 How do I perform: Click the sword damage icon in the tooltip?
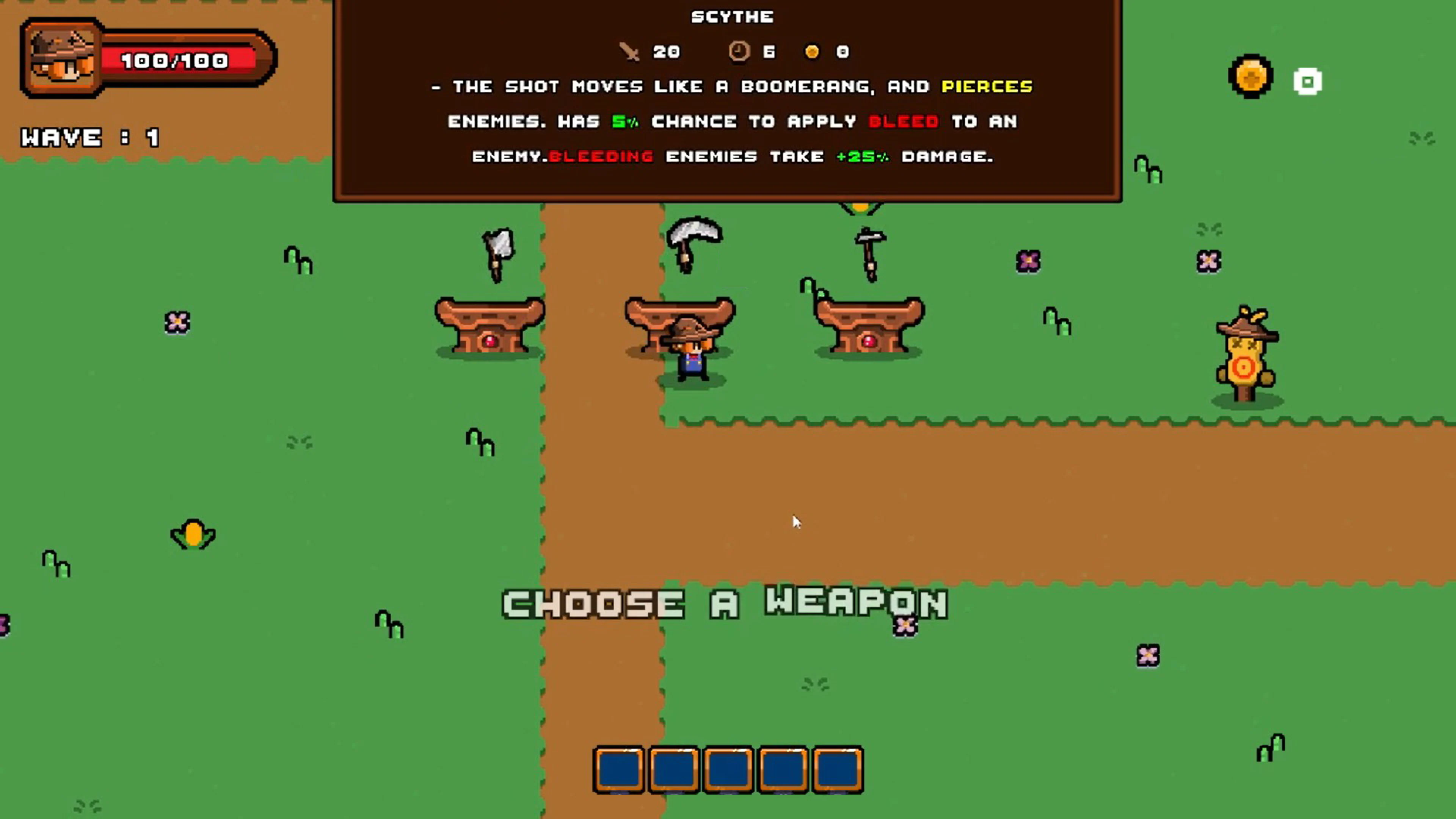tap(629, 52)
